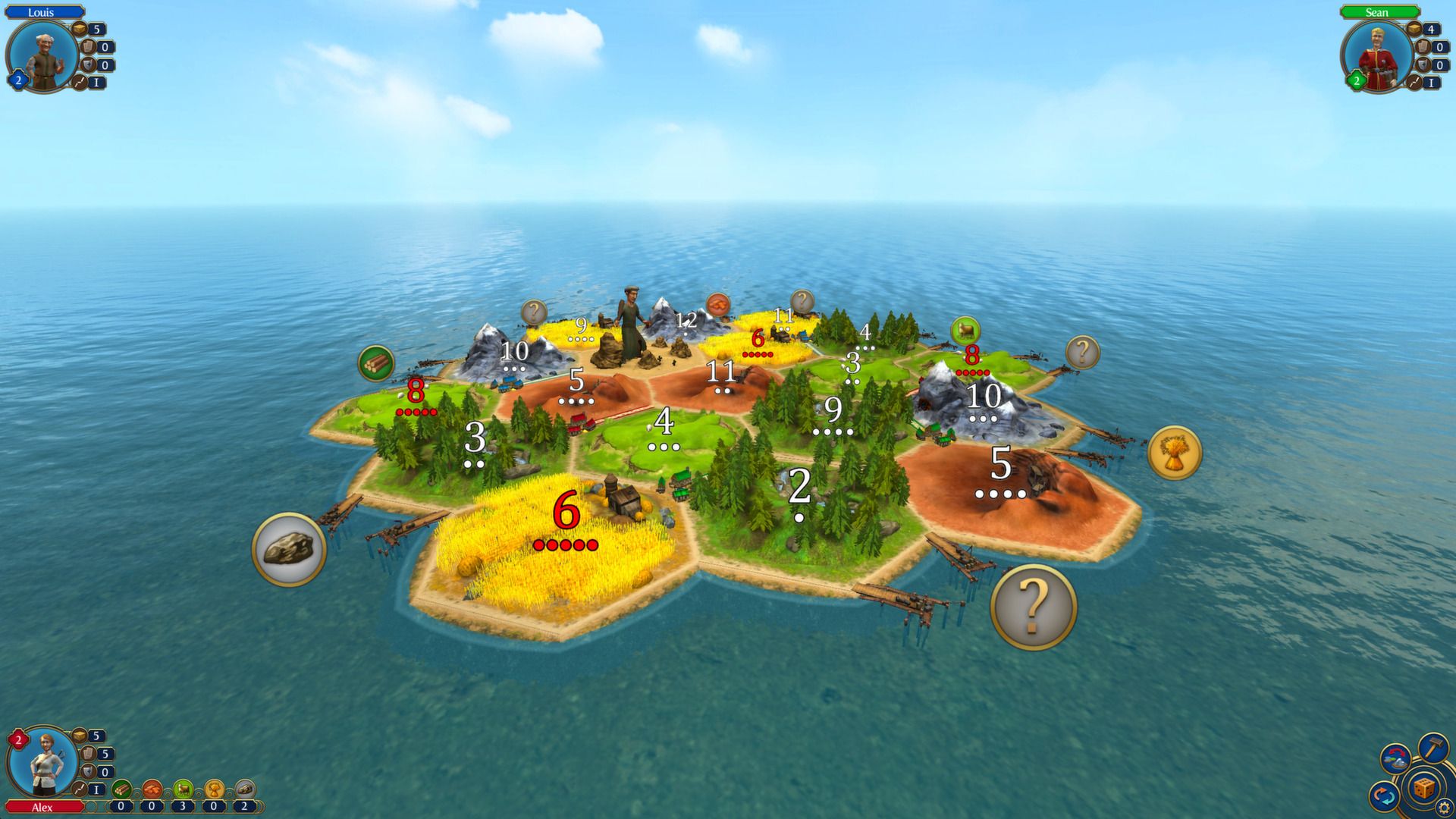Screen dimensions: 1456x819
Task: Select the lumber harbor icon on the left
Action: (377, 362)
